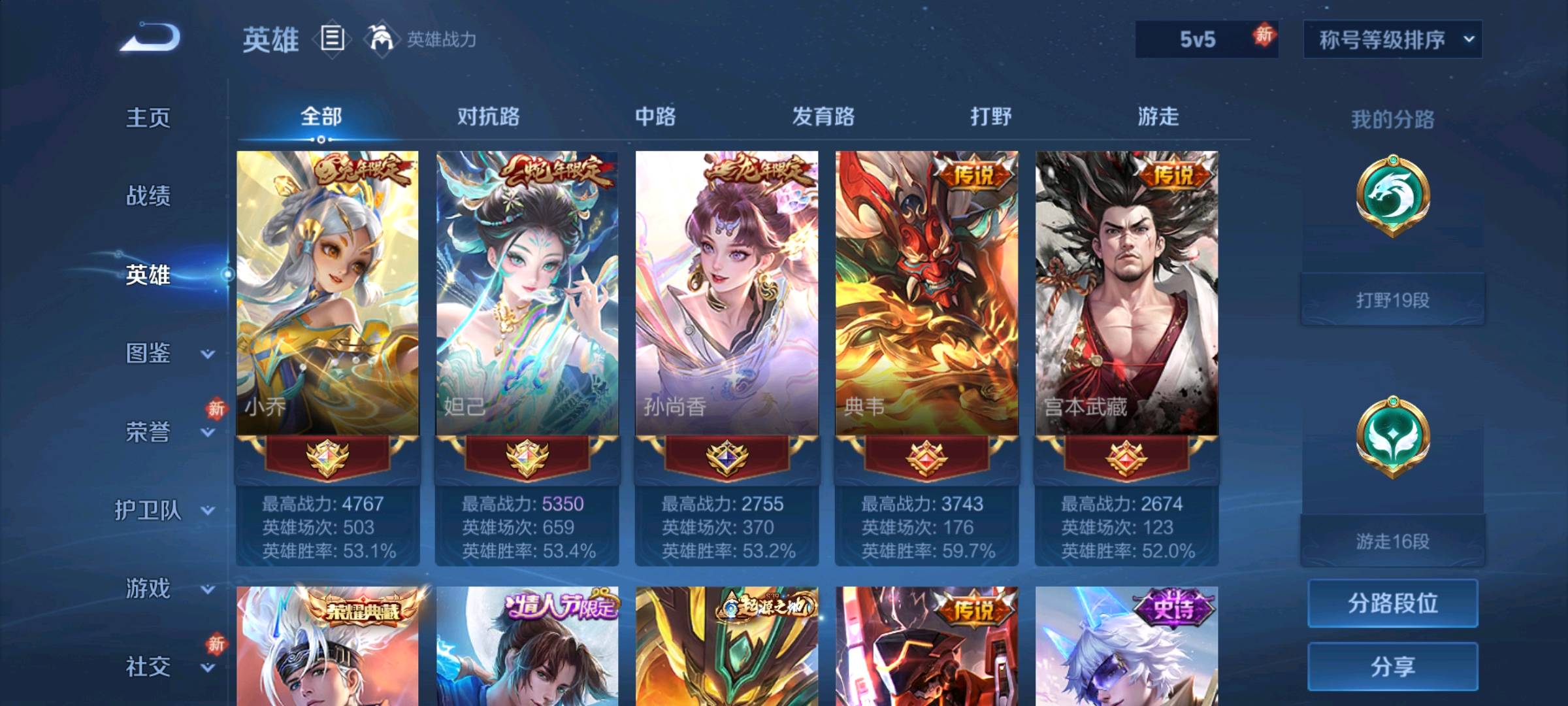The width and height of the screenshot is (1568, 706).
Task: Open the 称号等级排序 sorting dropdown
Action: tap(1390, 39)
